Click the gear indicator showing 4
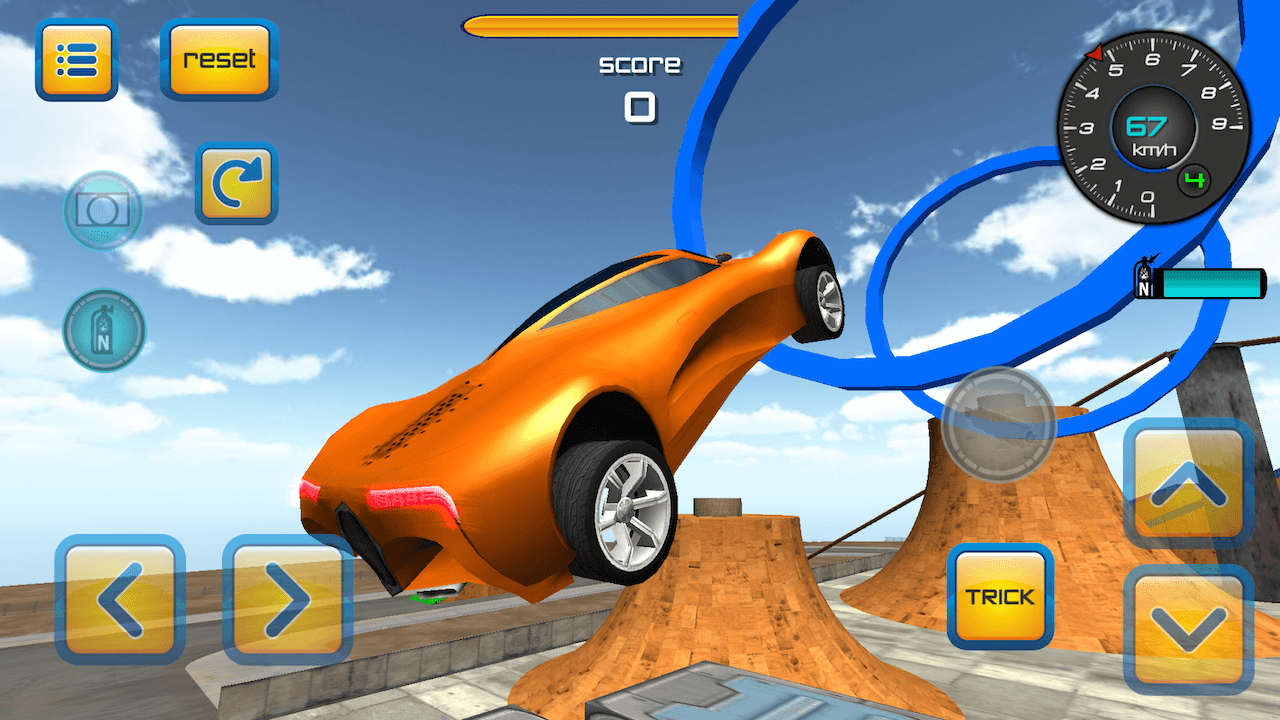Viewport: 1280px width, 720px height. coord(1197,180)
